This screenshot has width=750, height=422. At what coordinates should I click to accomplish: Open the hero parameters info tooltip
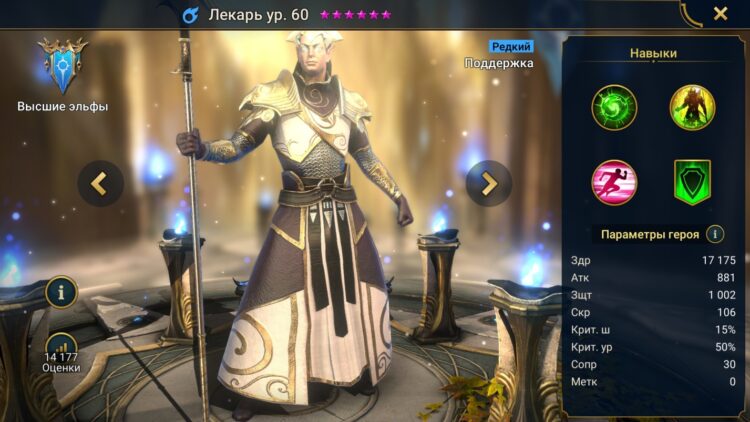coord(715,234)
